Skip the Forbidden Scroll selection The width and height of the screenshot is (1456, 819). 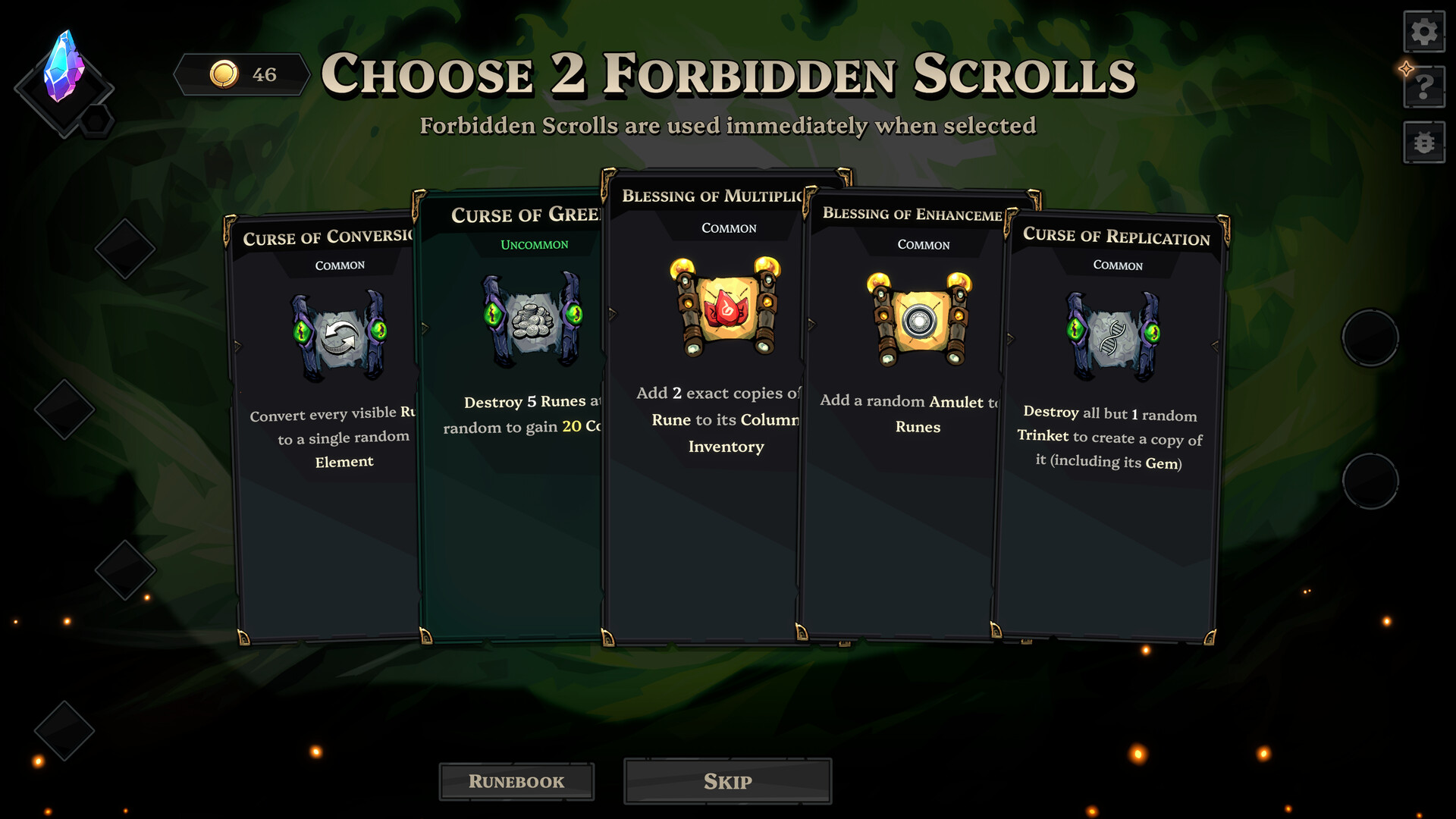pyautogui.click(x=727, y=781)
